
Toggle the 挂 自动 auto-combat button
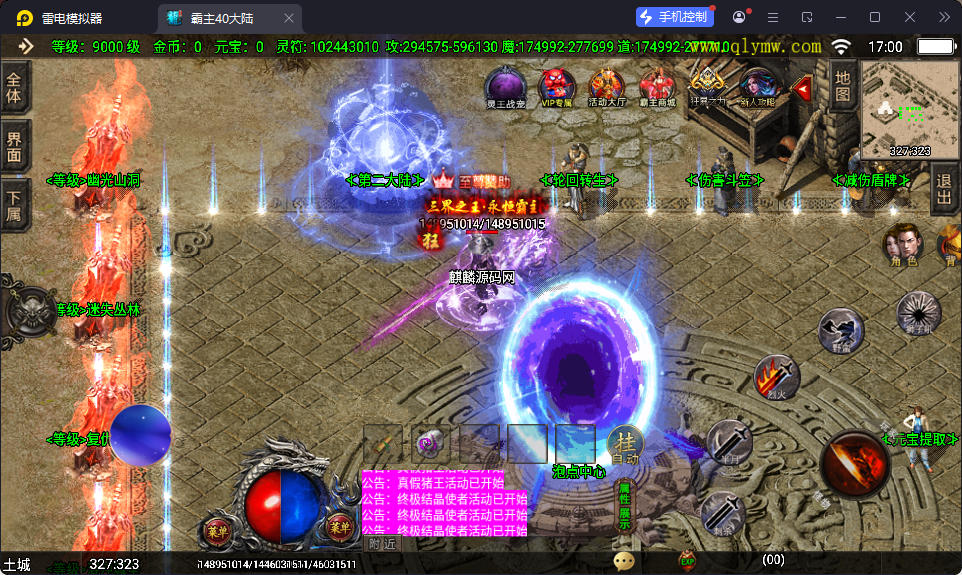[x=626, y=446]
